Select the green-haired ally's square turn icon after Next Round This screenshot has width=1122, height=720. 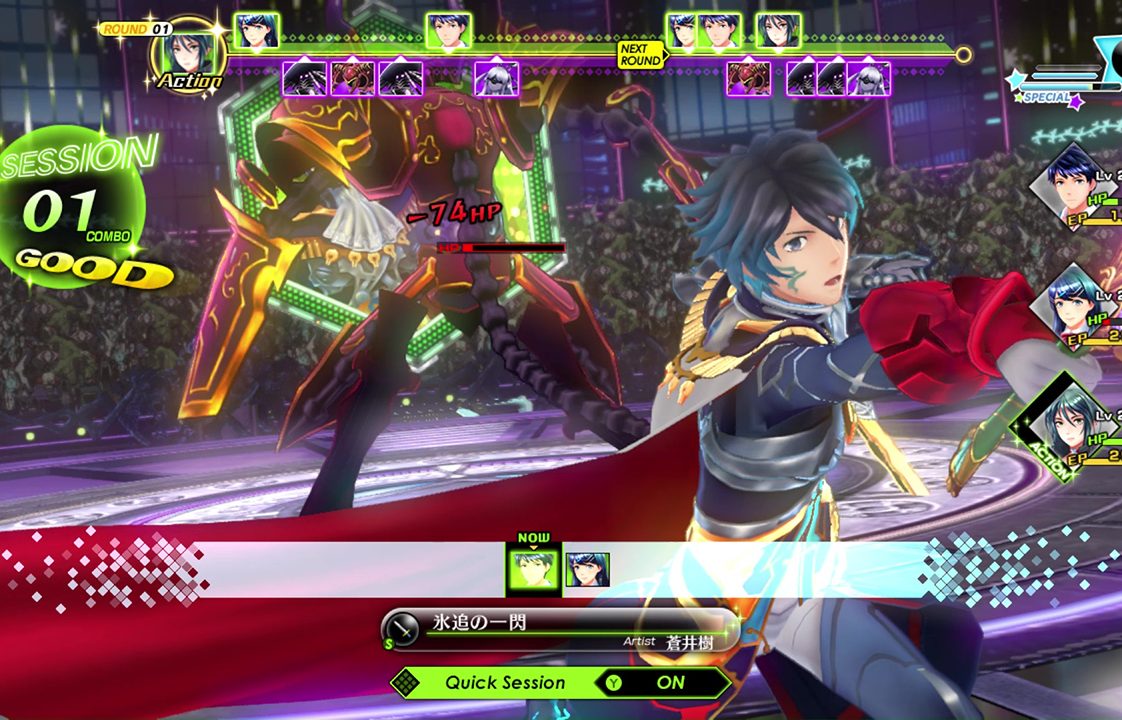(x=778, y=31)
